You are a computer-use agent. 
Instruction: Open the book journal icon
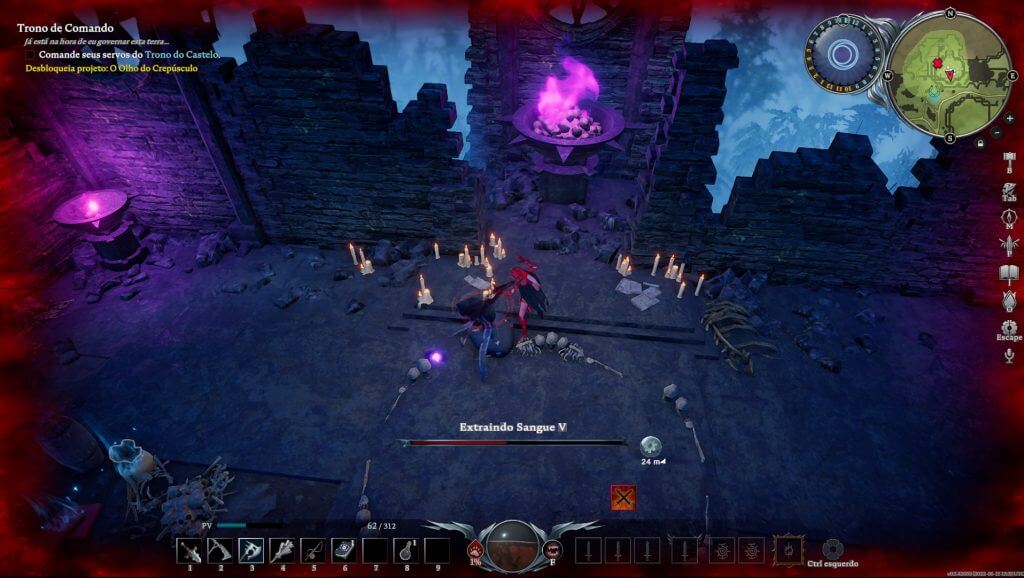[1009, 273]
